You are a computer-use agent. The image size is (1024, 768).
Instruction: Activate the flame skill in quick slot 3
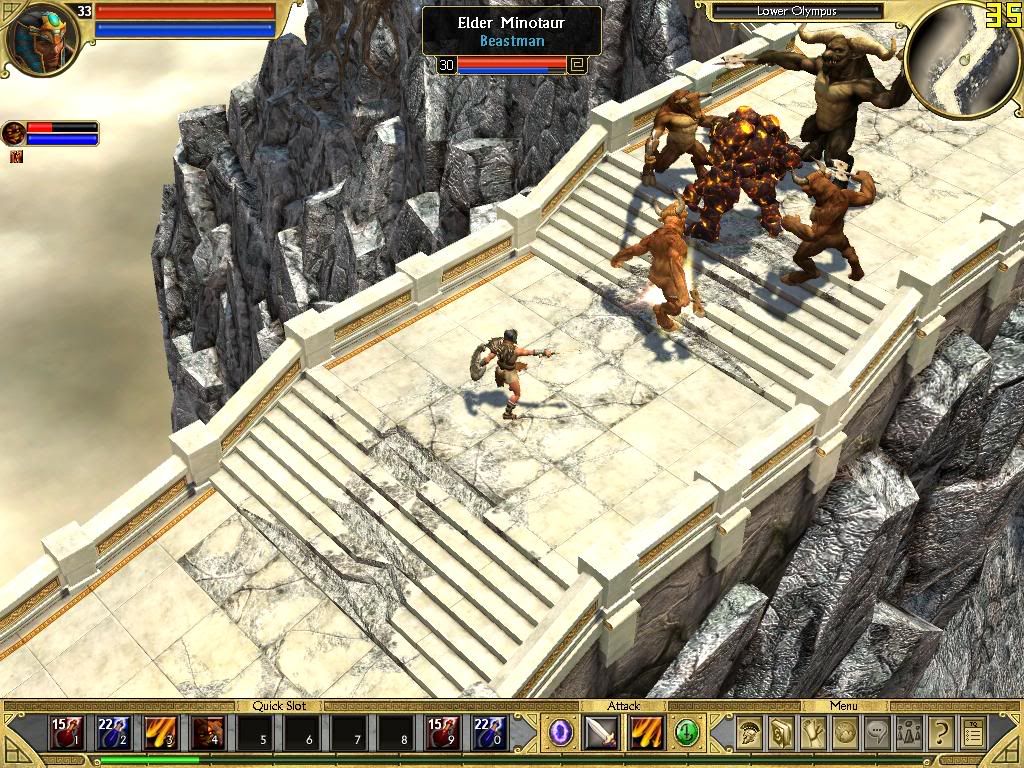[160, 734]
